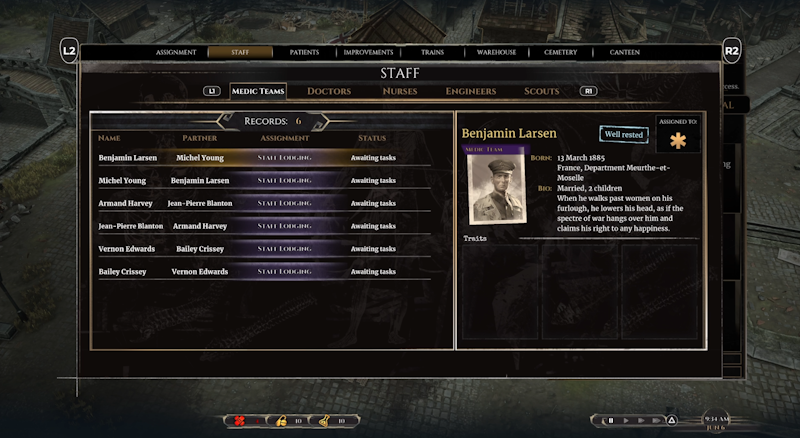Pause the game with the pause control

click(610, 421)
